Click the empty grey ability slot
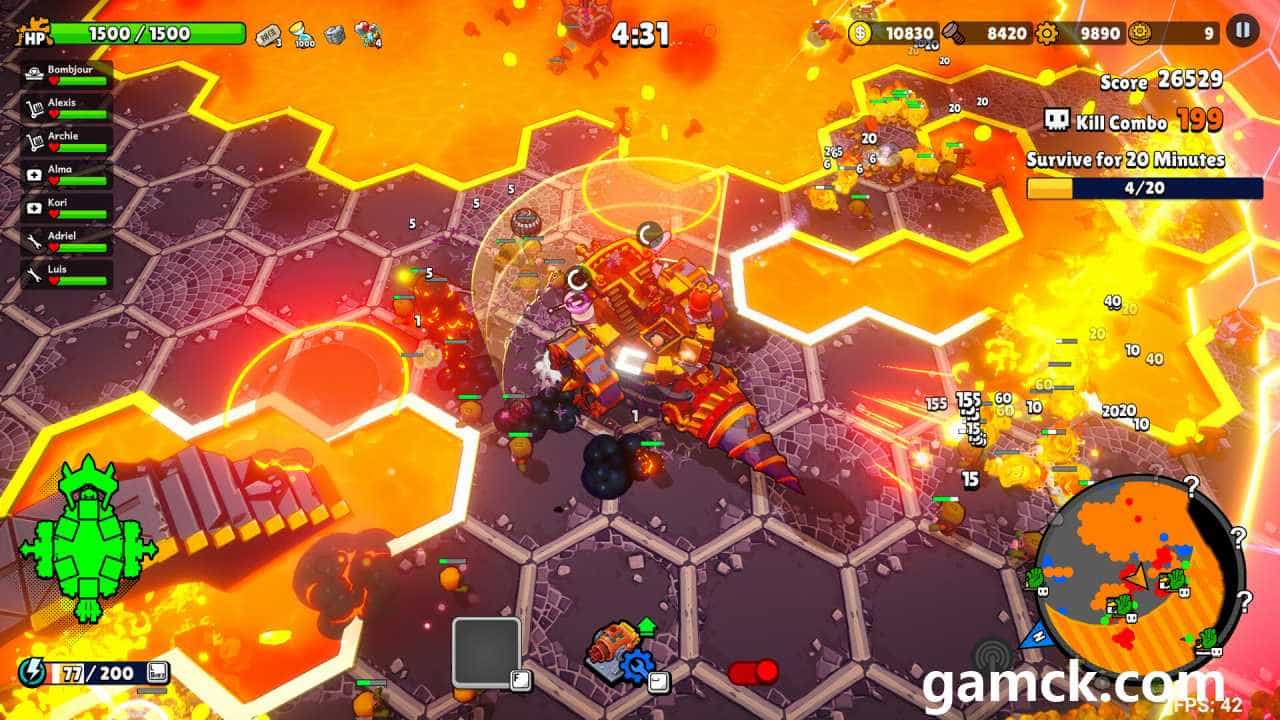Screen dimensions: 1280x720 (x=486, y=651)
